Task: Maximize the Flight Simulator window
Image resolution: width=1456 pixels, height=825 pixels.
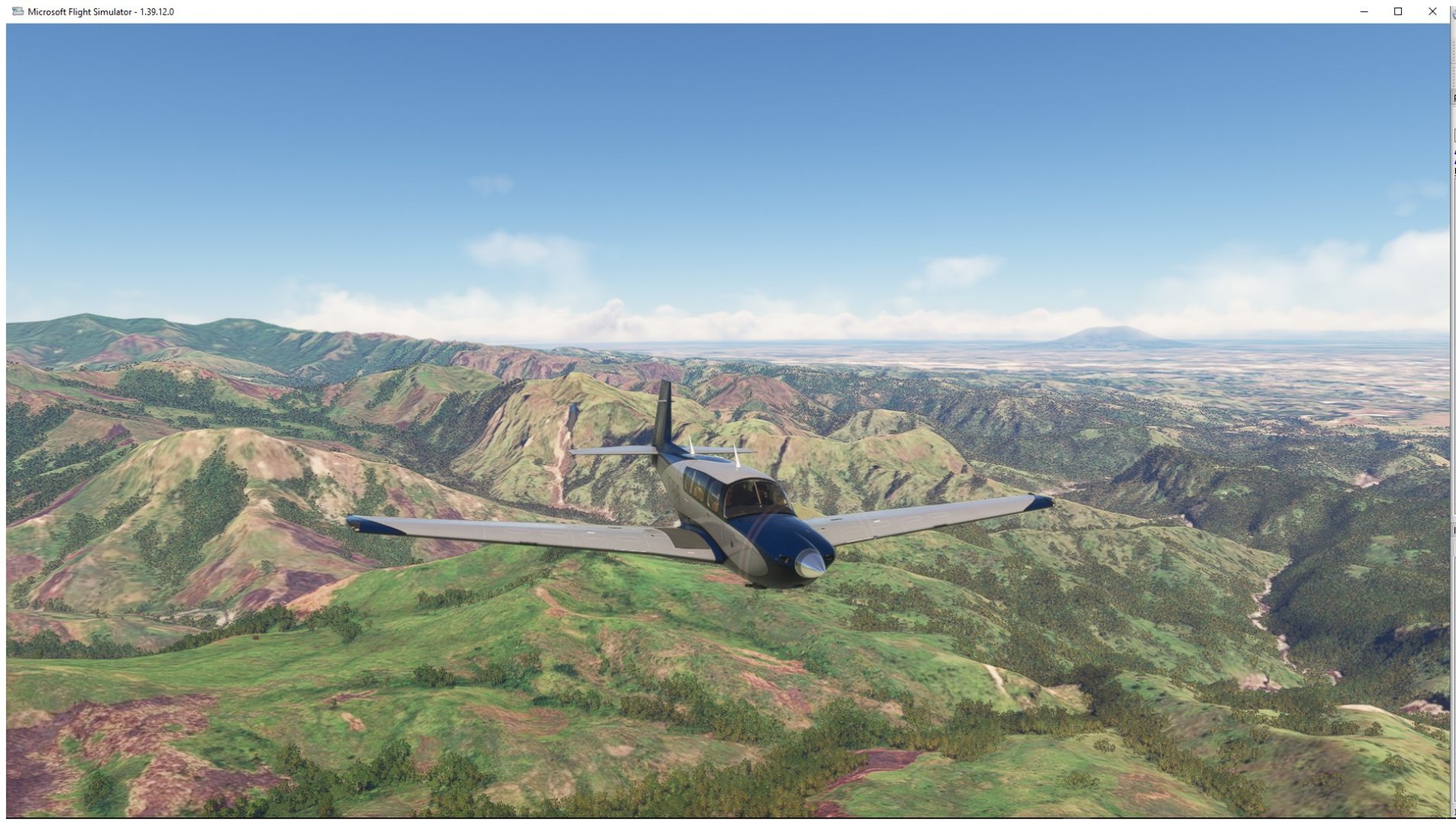Action: click(1398, 11)
